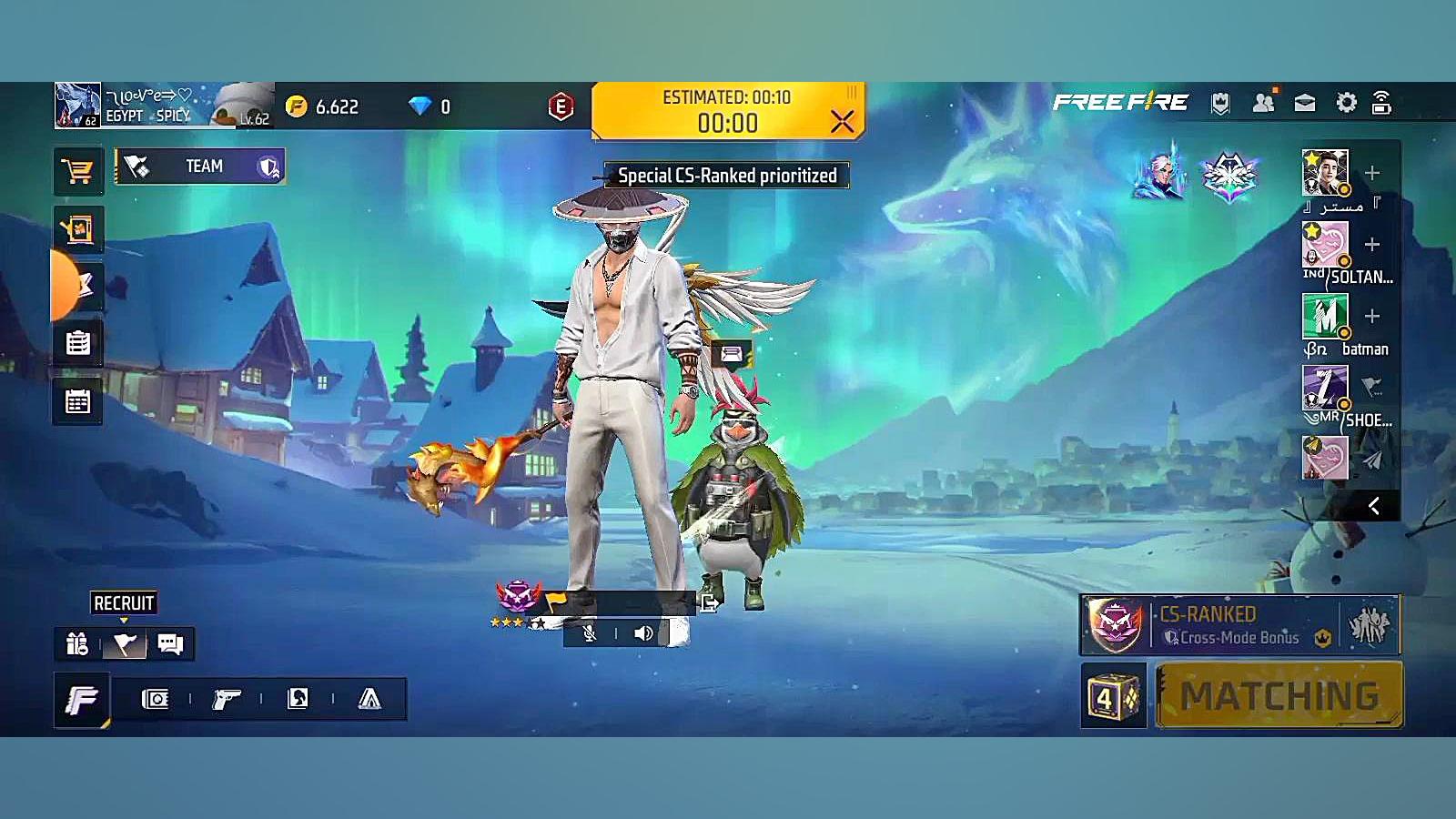Viewport: 1456px width, 819px height.
Task: Open the F logo menu button
Action: pyautogui.click(x=82, y=700)
